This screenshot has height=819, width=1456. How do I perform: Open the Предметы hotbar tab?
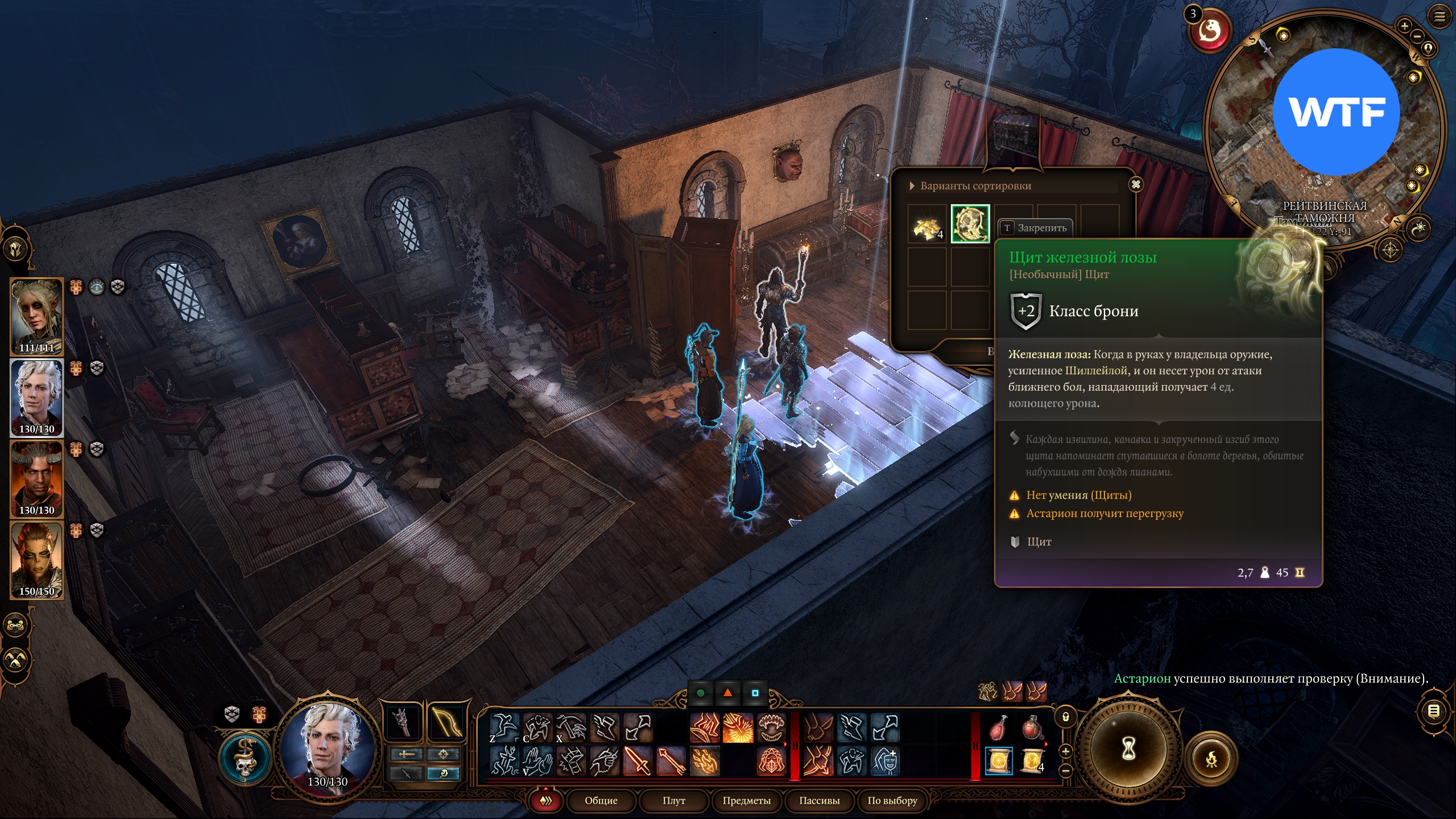coord(746,800)
